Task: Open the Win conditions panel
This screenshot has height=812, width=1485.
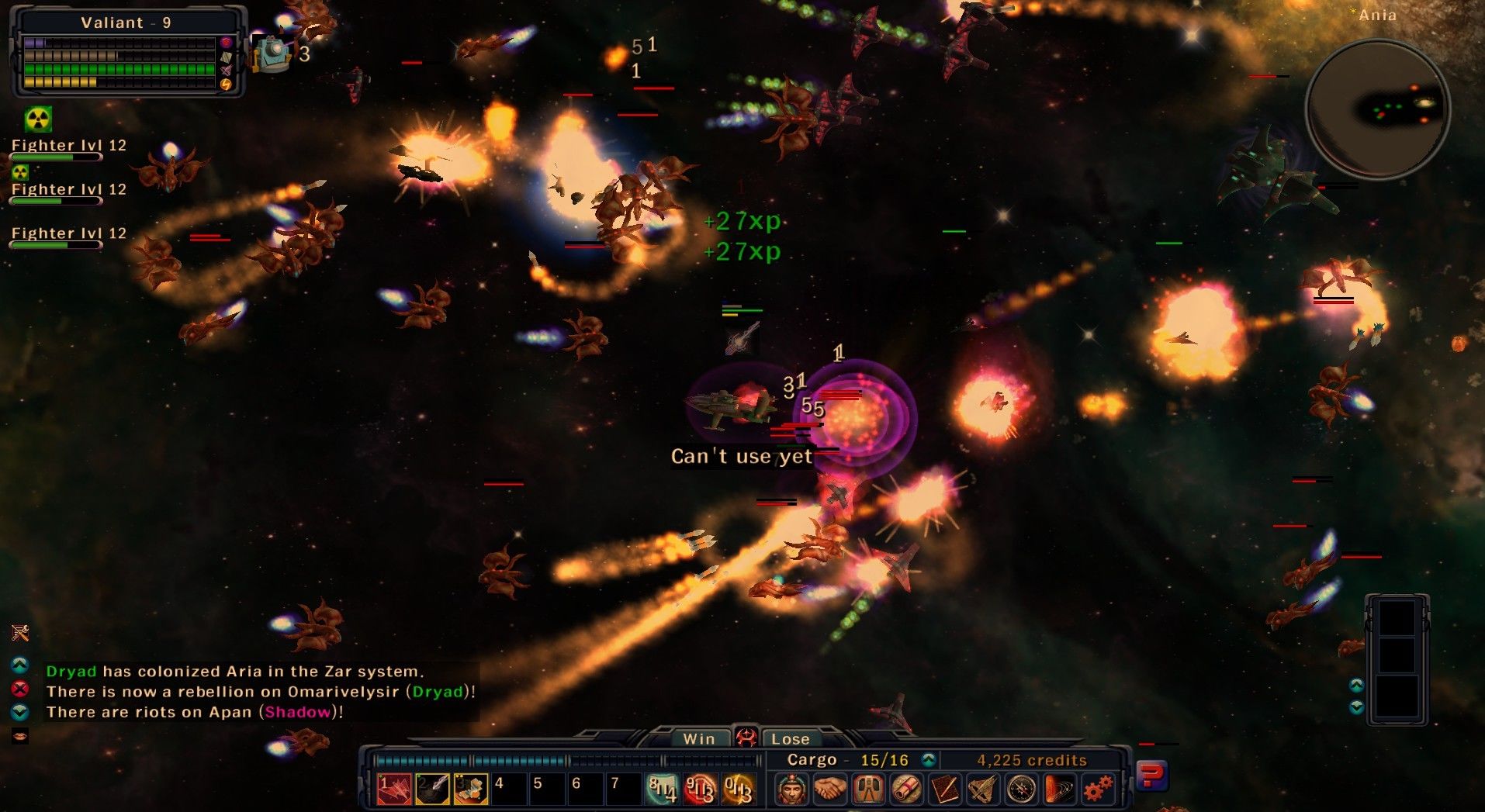Action: tap(698, 739)
